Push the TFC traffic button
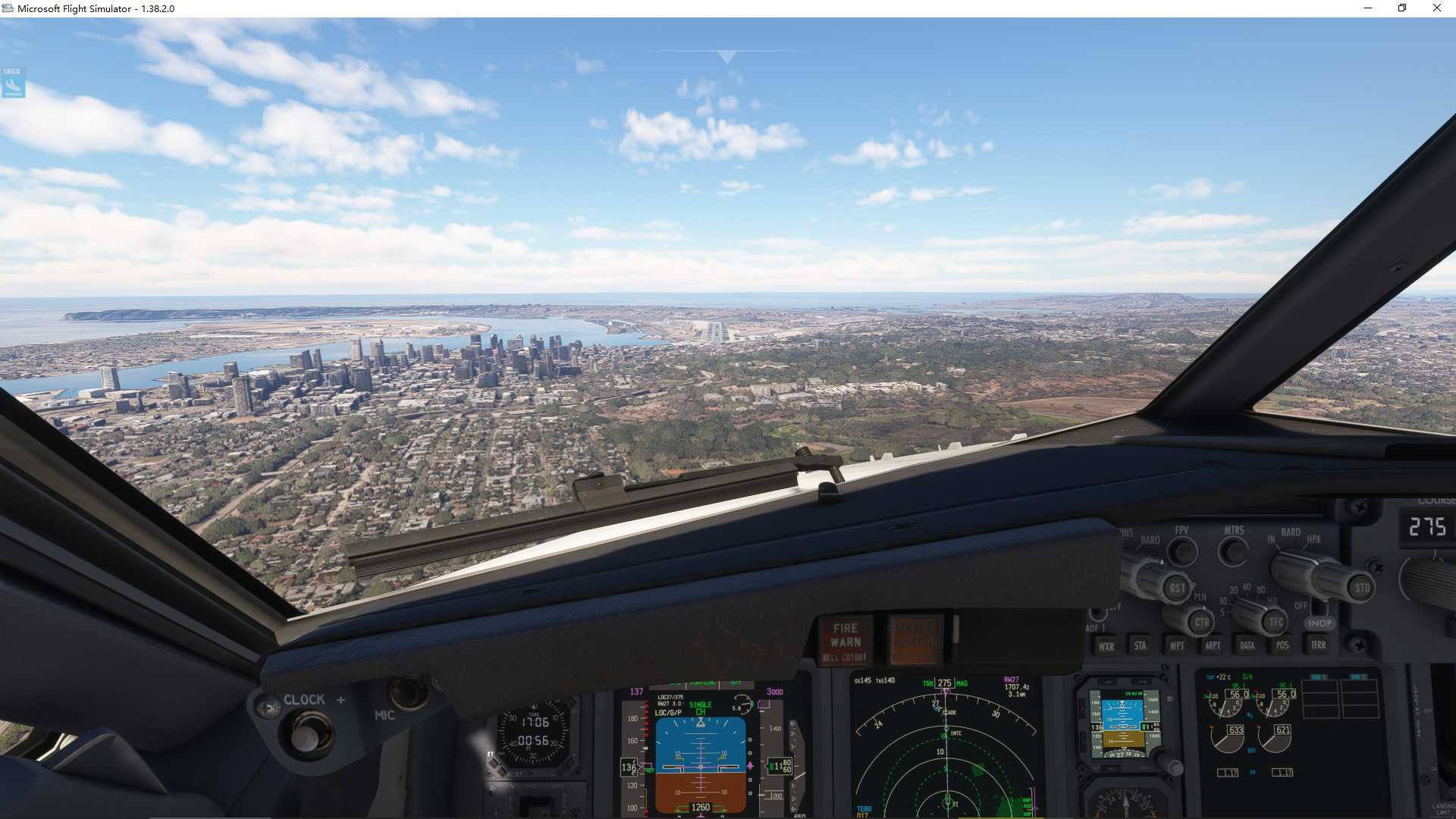The image size is (1456, 819). (1276, 623)
